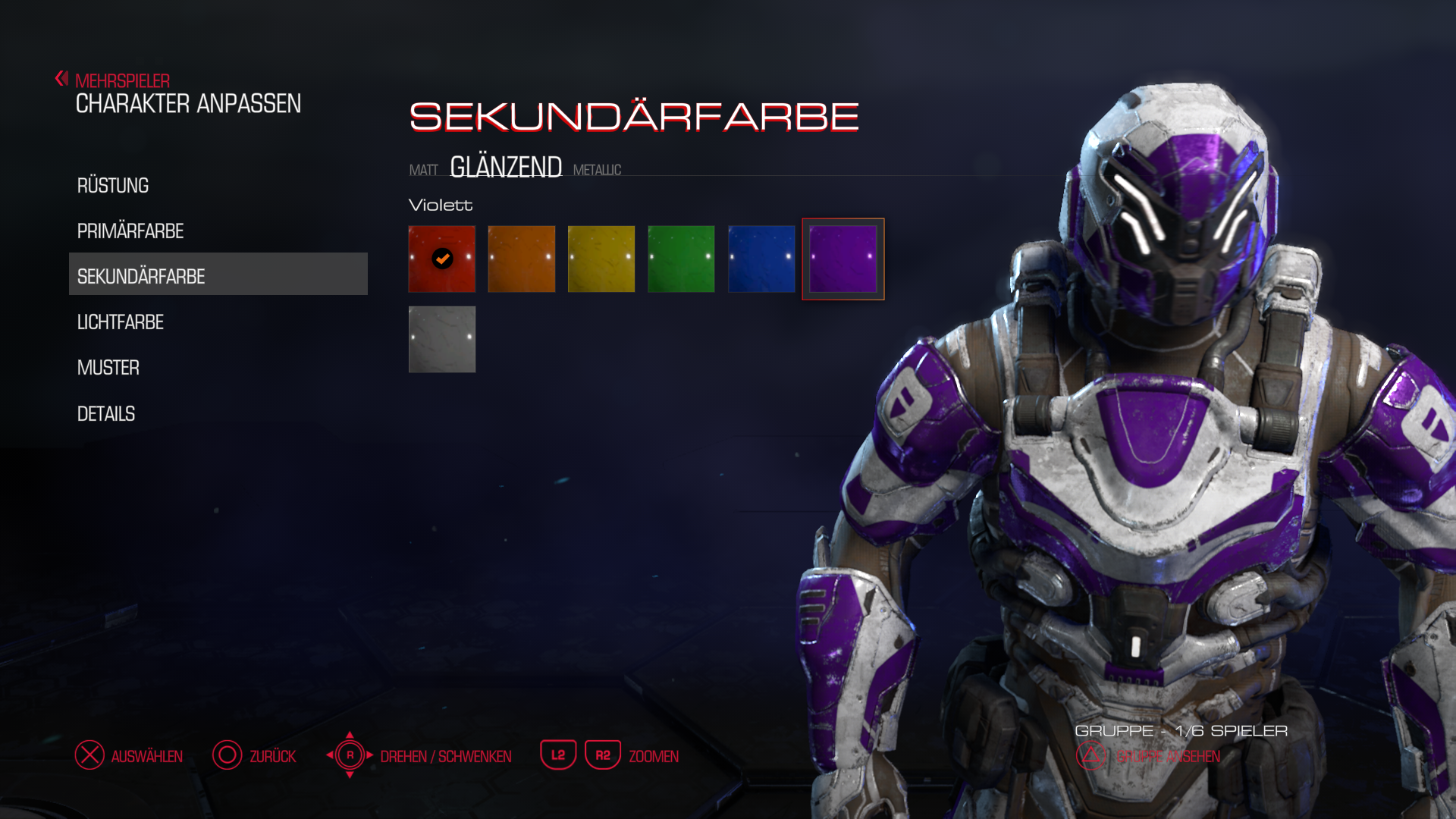
Task: Select the violet color swatch
Action: tap(843, 259)
